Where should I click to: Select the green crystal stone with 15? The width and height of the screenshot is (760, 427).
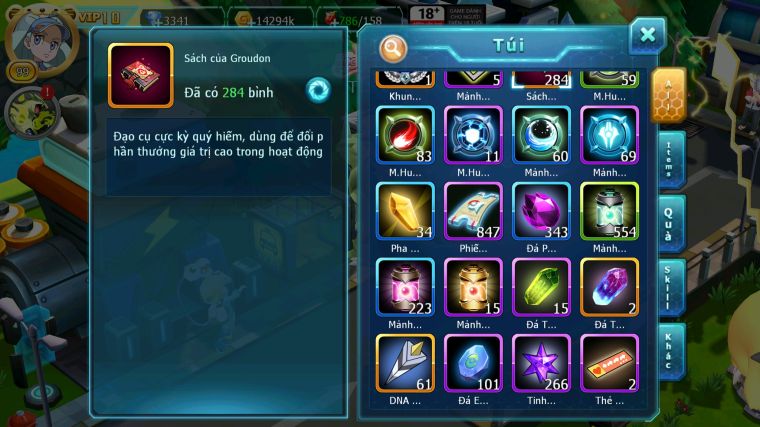click(x=541, y=287)
